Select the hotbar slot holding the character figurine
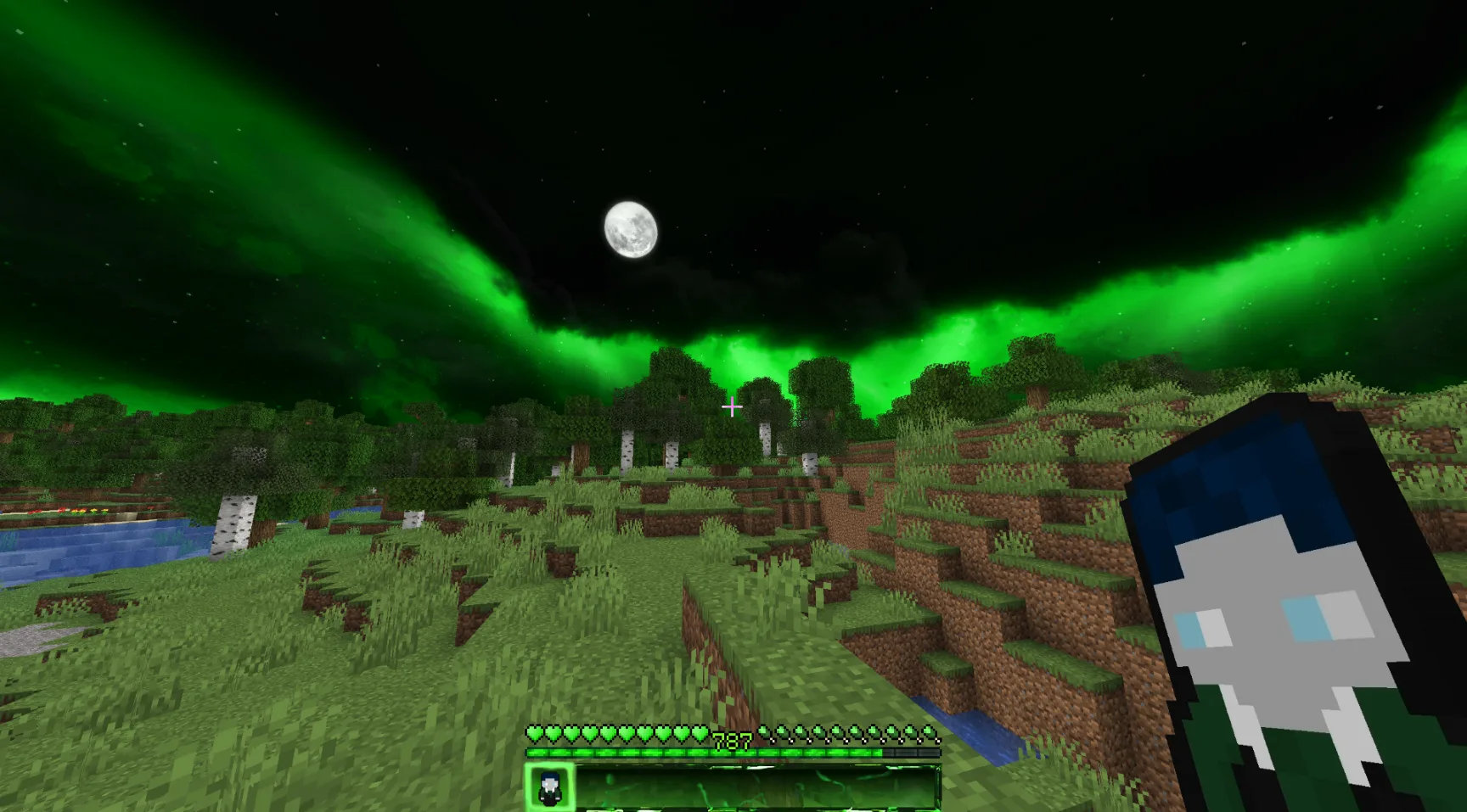The height and width of the screenshot is (812, 1467). tap(550, 787)
